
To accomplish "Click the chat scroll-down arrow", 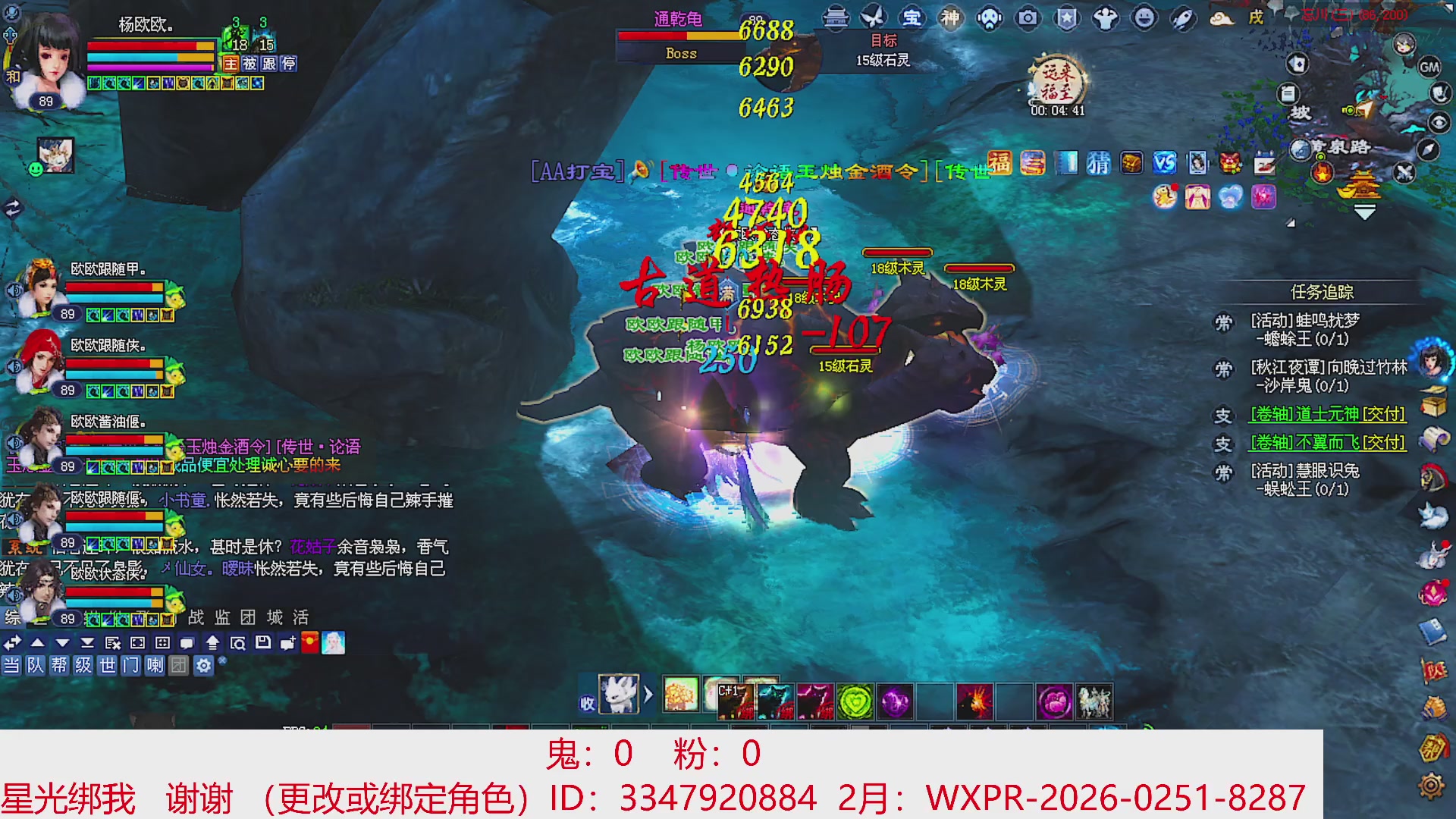I will pyautogui.click(x=62, y=642).
